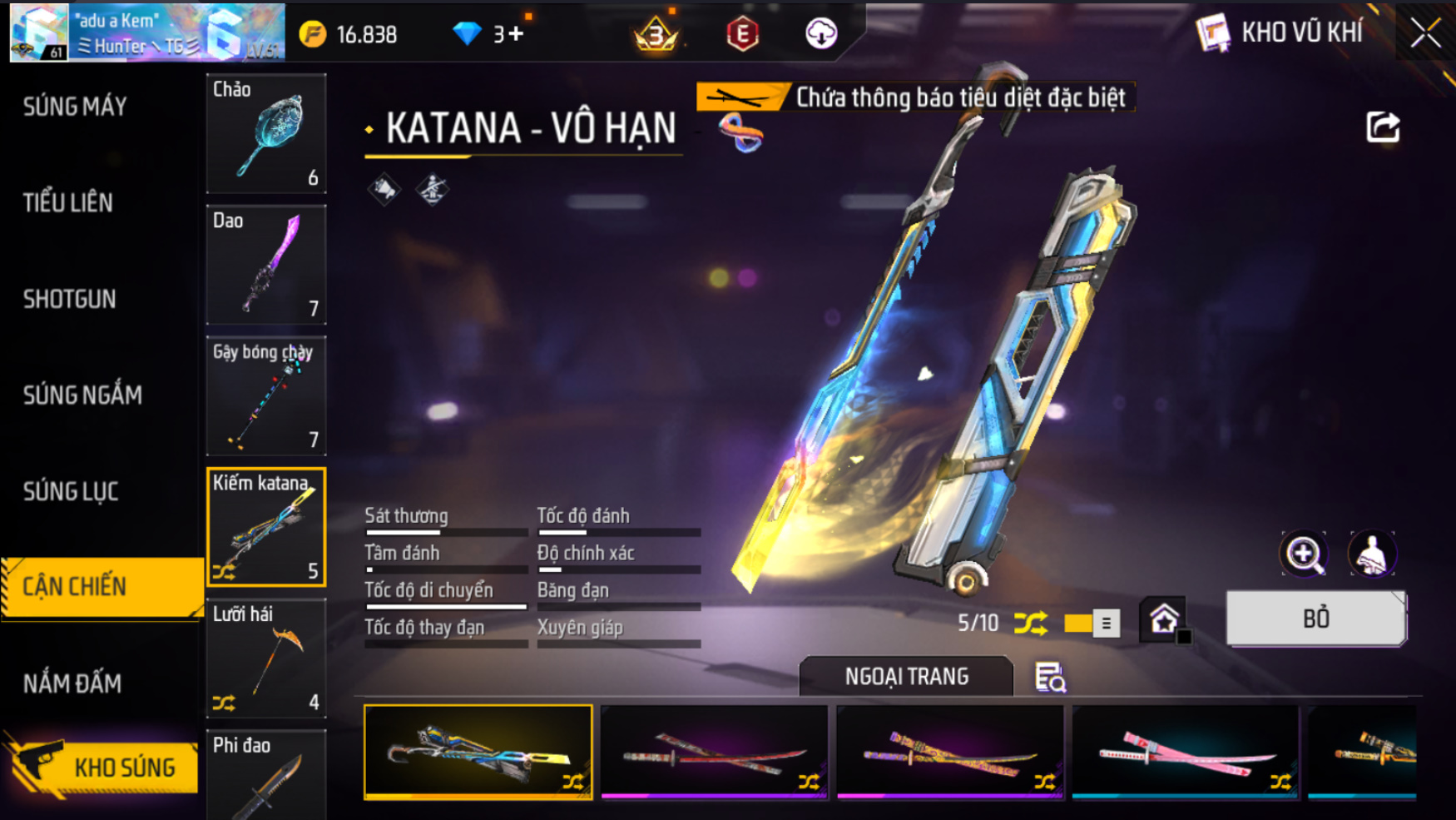Unequip skin with the BỎ button

tap(1315, 619)
